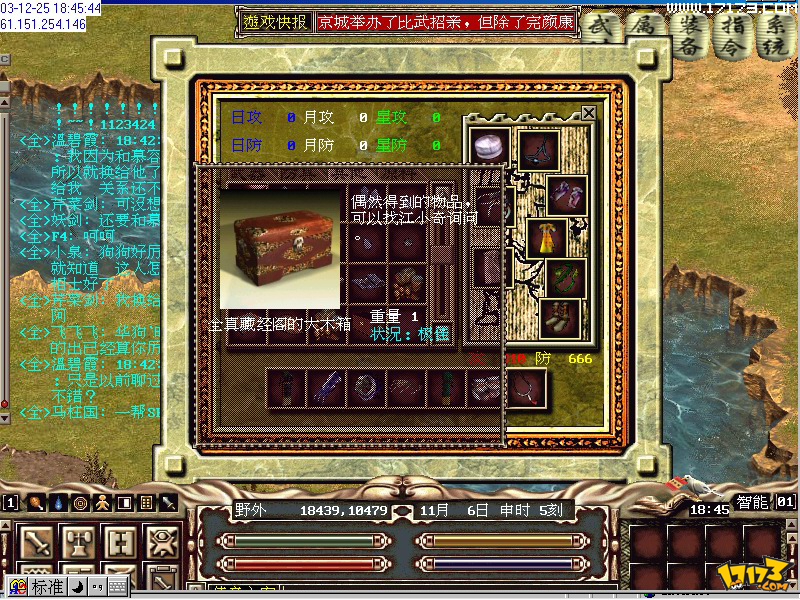Select the white hat equipment slot

click(x=491, y=148)
